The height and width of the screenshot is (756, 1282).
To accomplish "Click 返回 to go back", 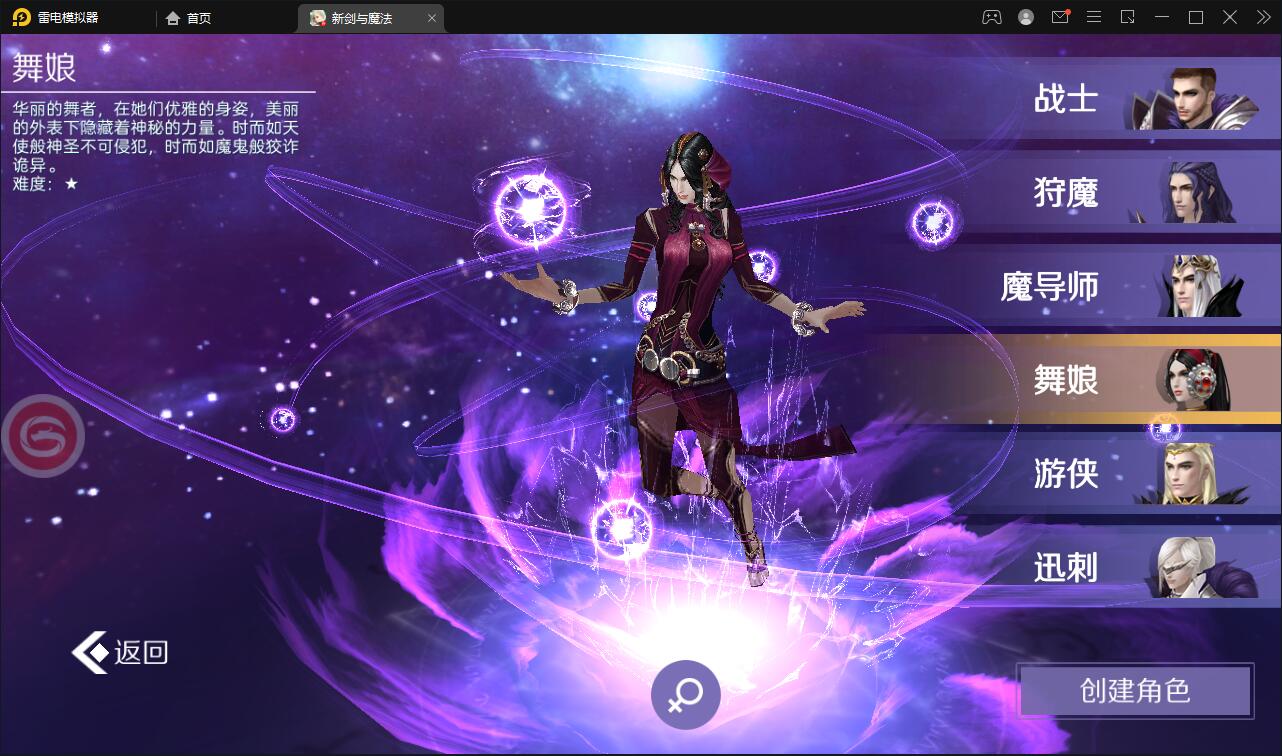I will (118, 651).
